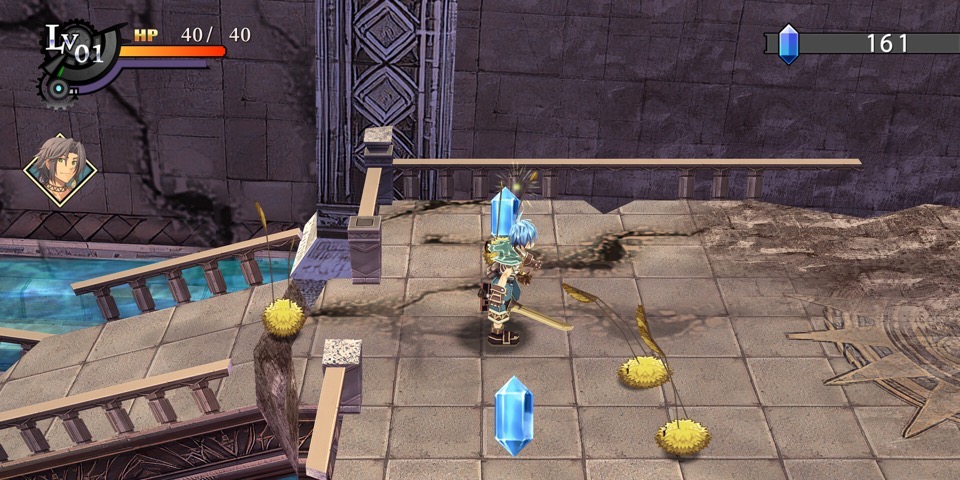Click the blue crystal currency icon

pos(789,44)
